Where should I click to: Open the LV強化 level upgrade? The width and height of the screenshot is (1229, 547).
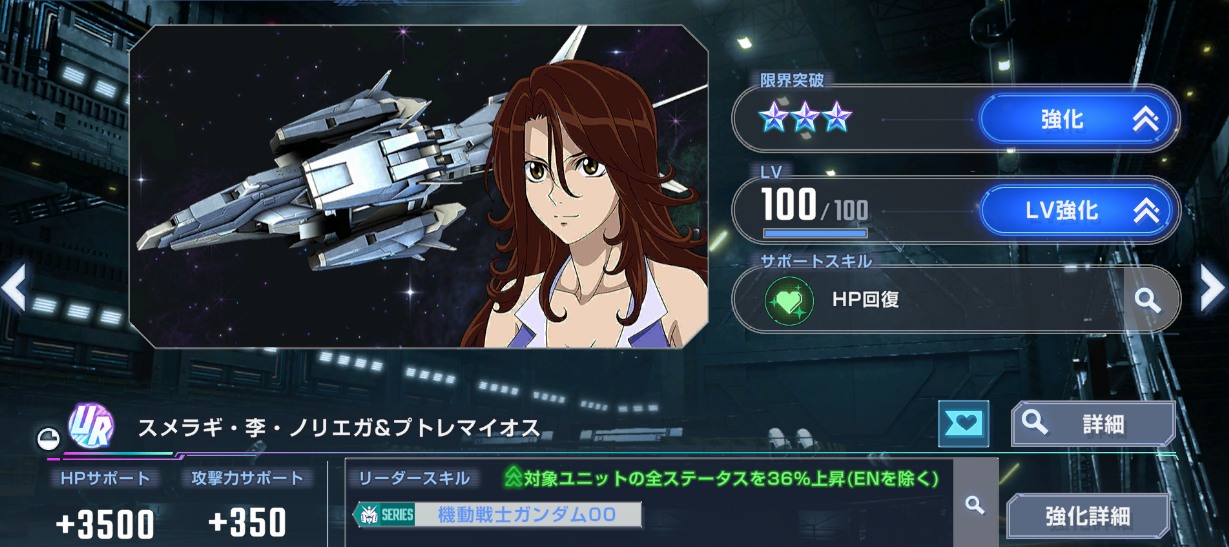click(x=1077, y=210)
